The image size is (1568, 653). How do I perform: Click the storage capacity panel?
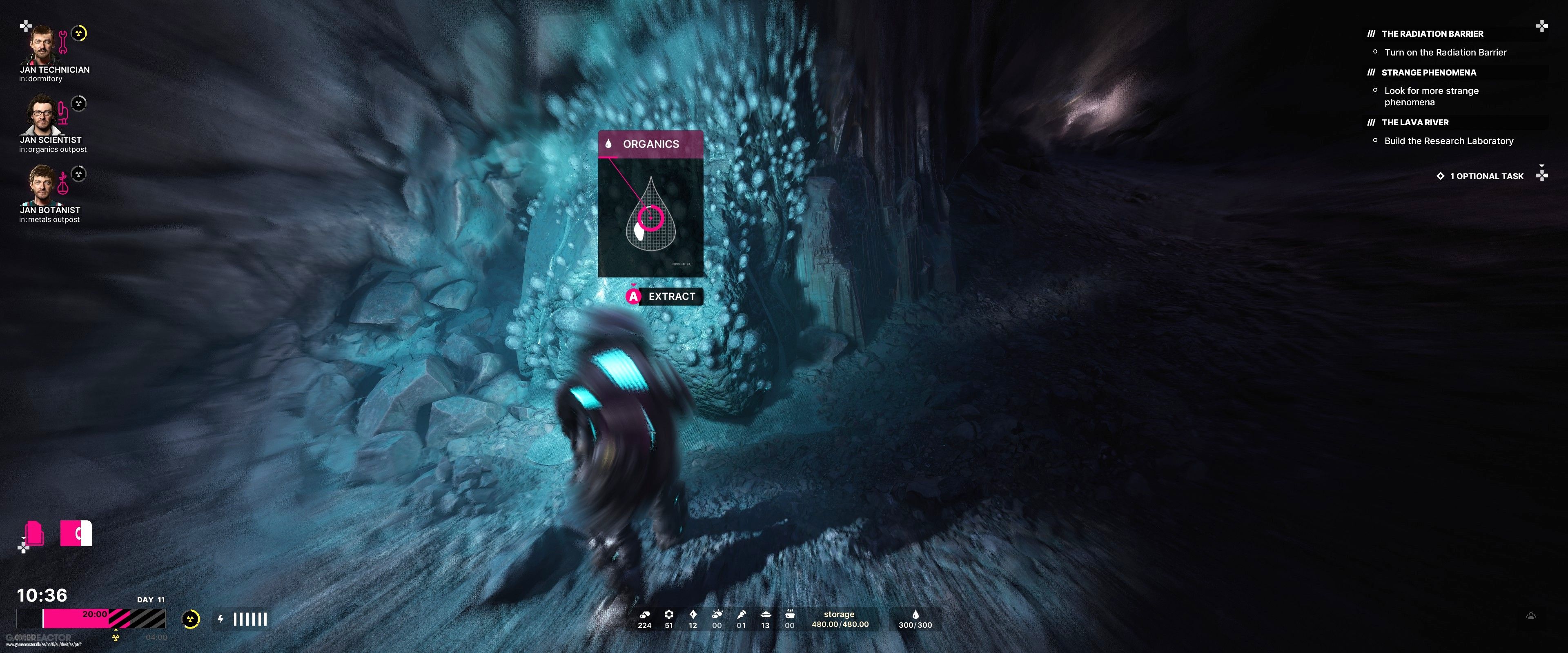click(x=840, y=620)
